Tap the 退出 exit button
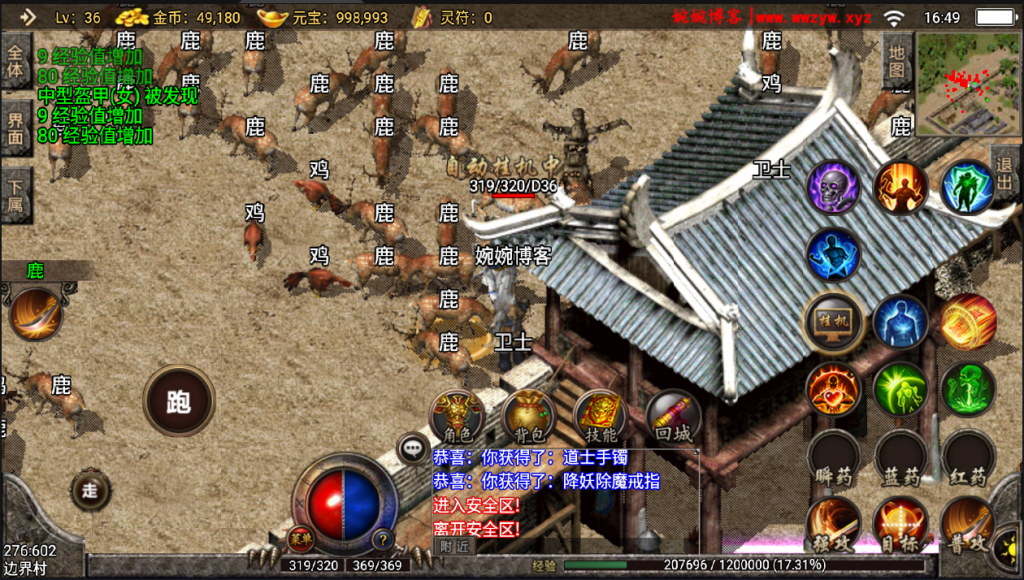 click(x=1005, y=171)
